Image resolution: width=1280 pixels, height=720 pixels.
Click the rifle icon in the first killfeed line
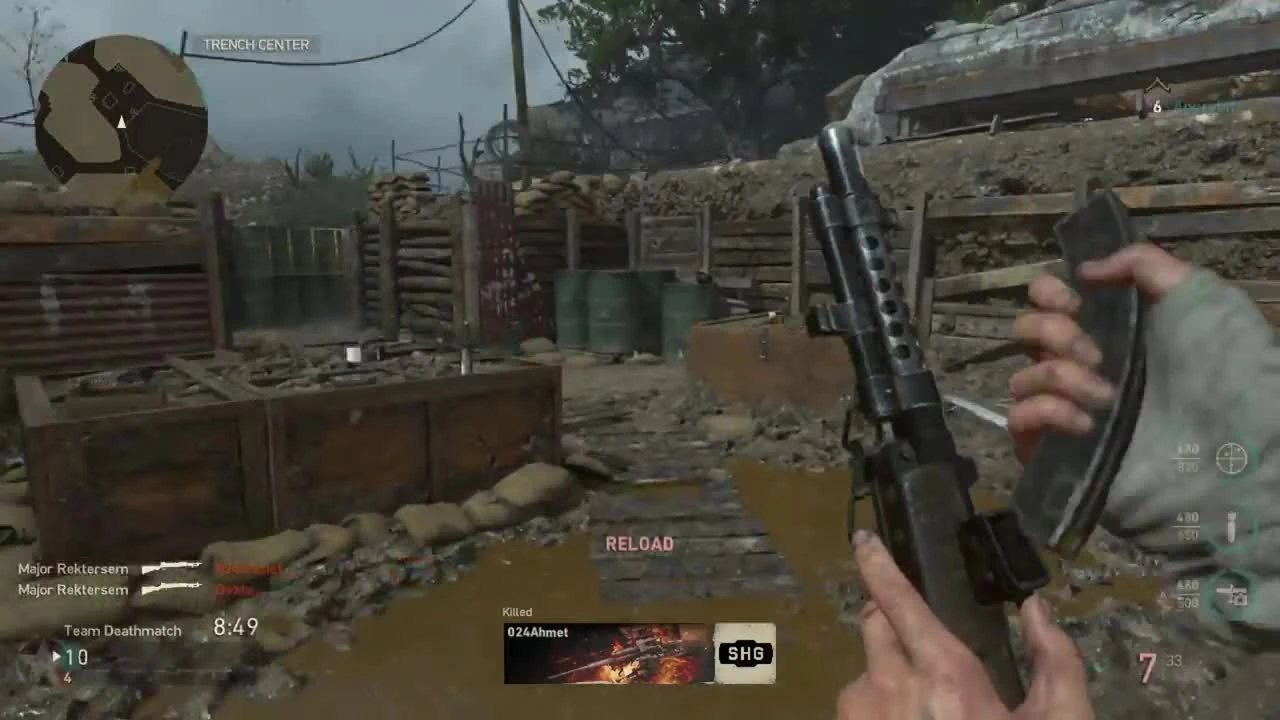pos(172,568)
